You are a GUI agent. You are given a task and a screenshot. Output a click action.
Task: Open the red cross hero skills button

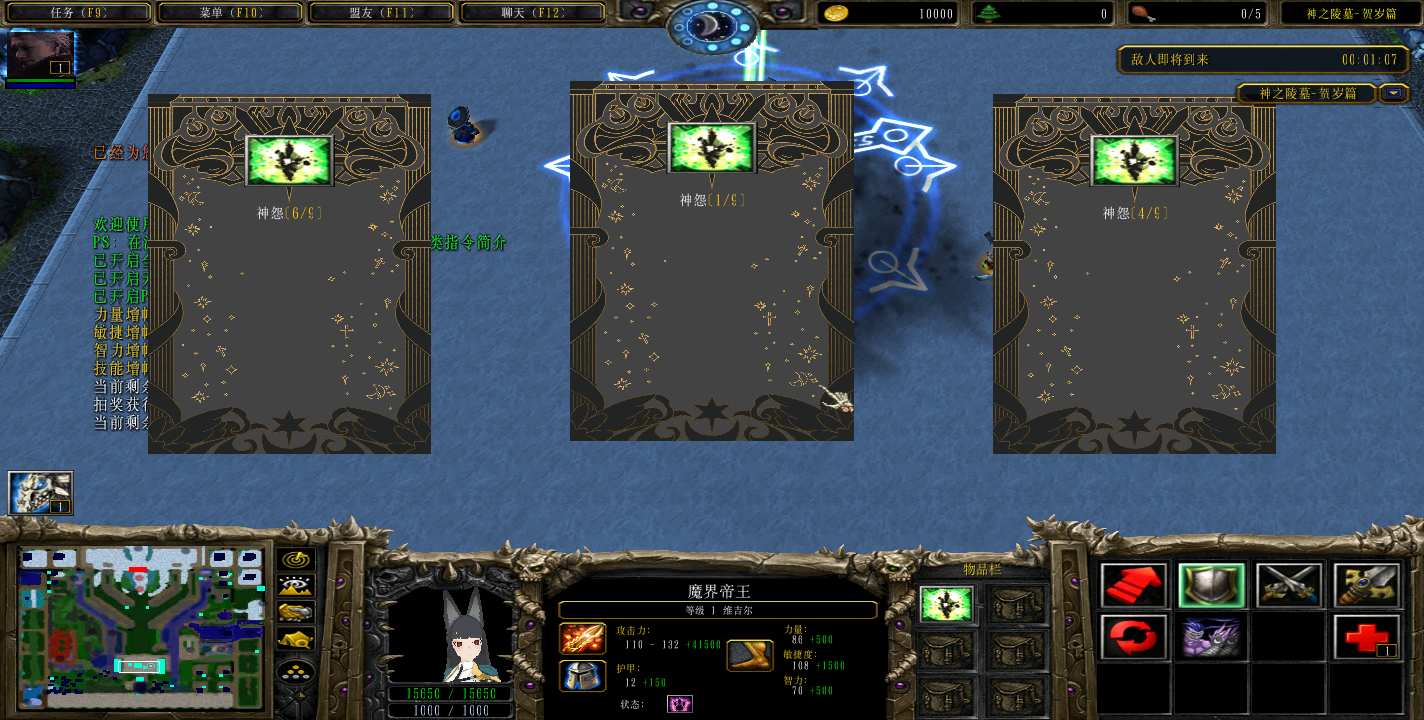[1367, 637]
